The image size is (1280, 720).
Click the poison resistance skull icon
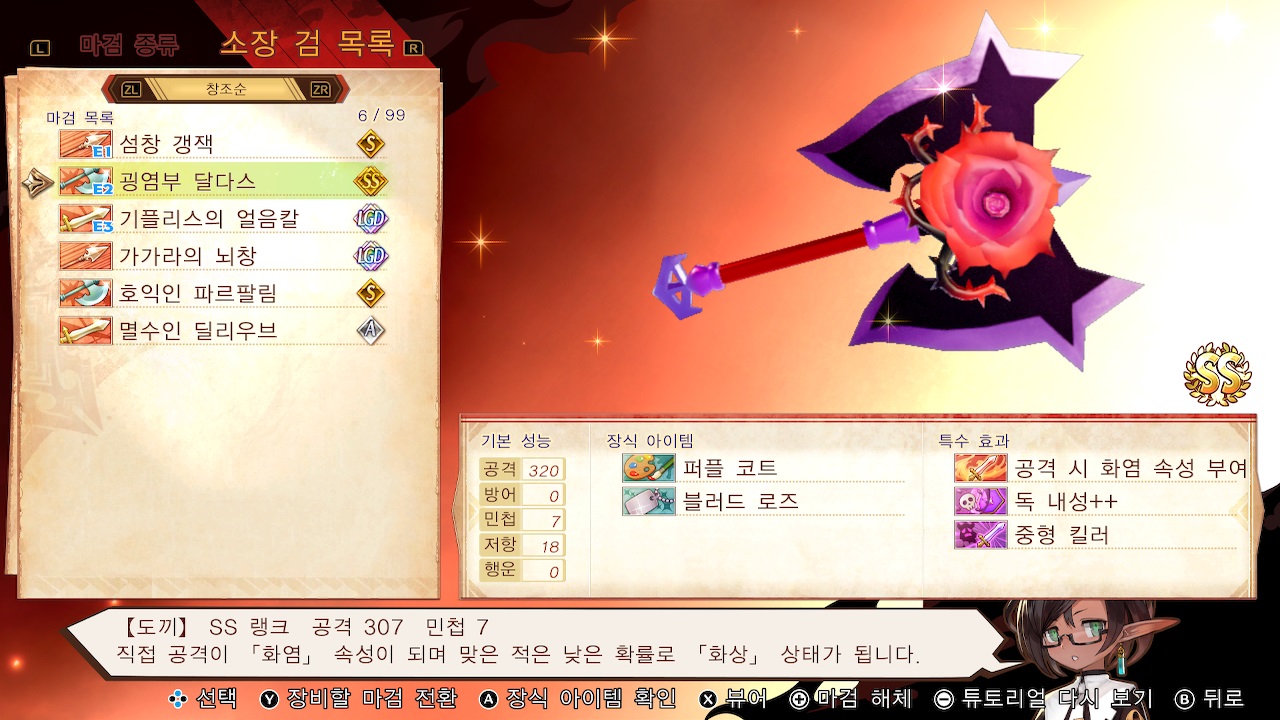tap(981, 500)
